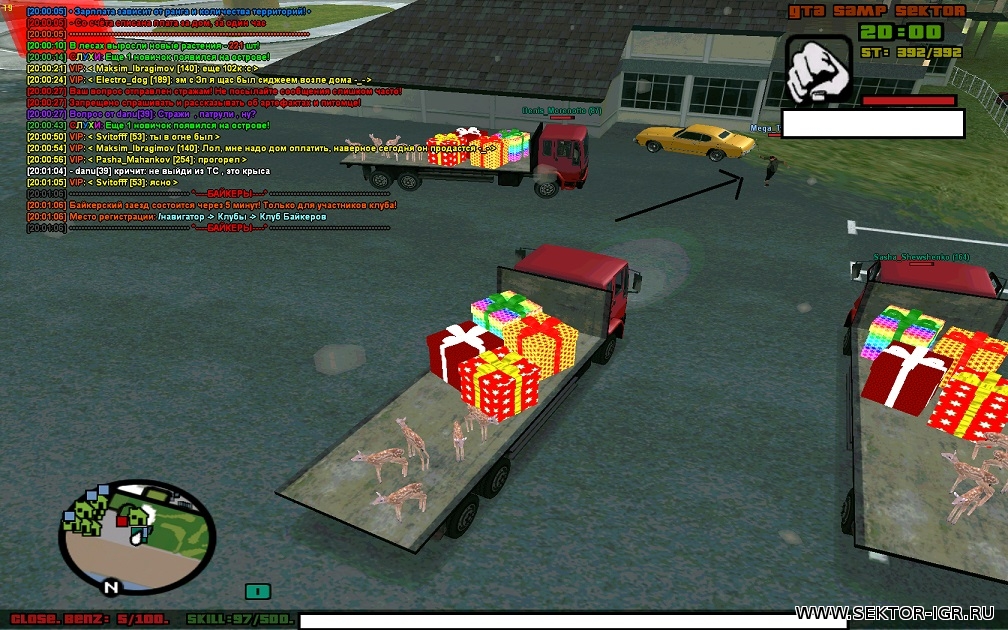Click the north N marker on the radar
The height and width of the screenshot is (630, 1008).
[x=112, y=587]
